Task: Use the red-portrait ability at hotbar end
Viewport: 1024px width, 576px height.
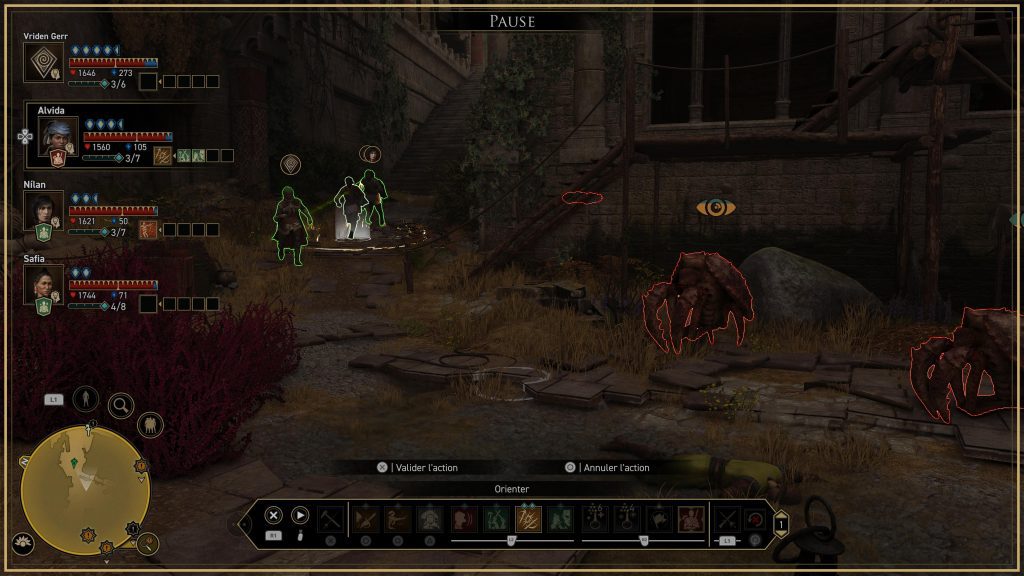Action: (691, 519)
